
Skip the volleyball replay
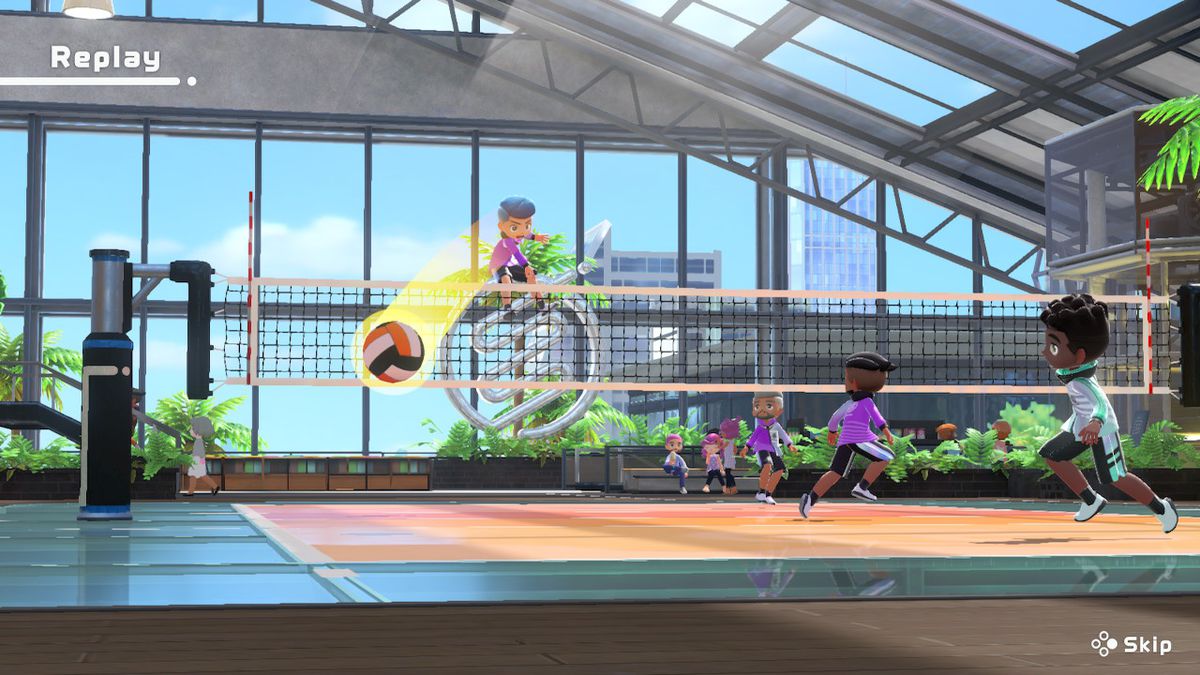point(1131,644)
